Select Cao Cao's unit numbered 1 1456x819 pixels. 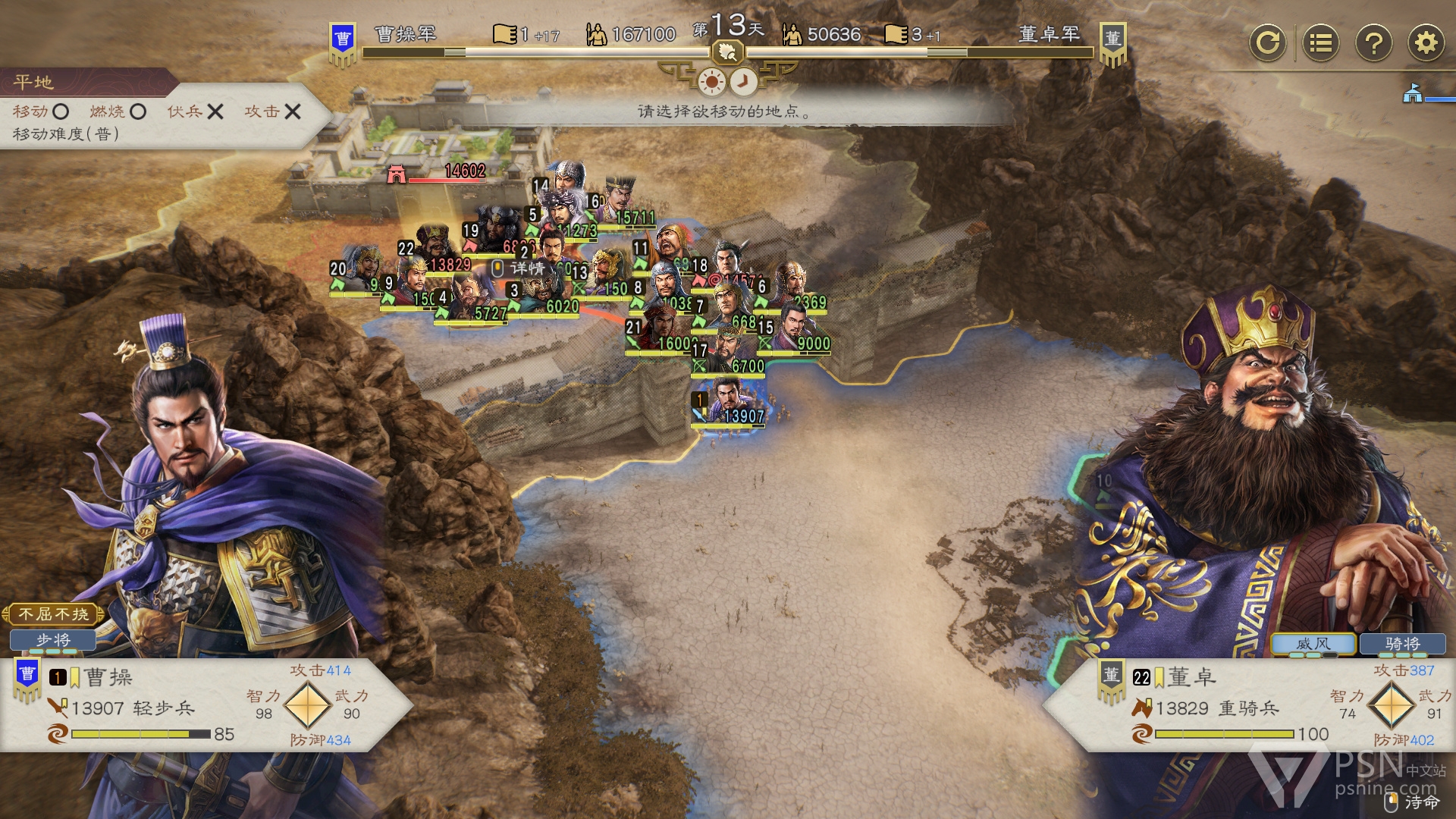728,403
